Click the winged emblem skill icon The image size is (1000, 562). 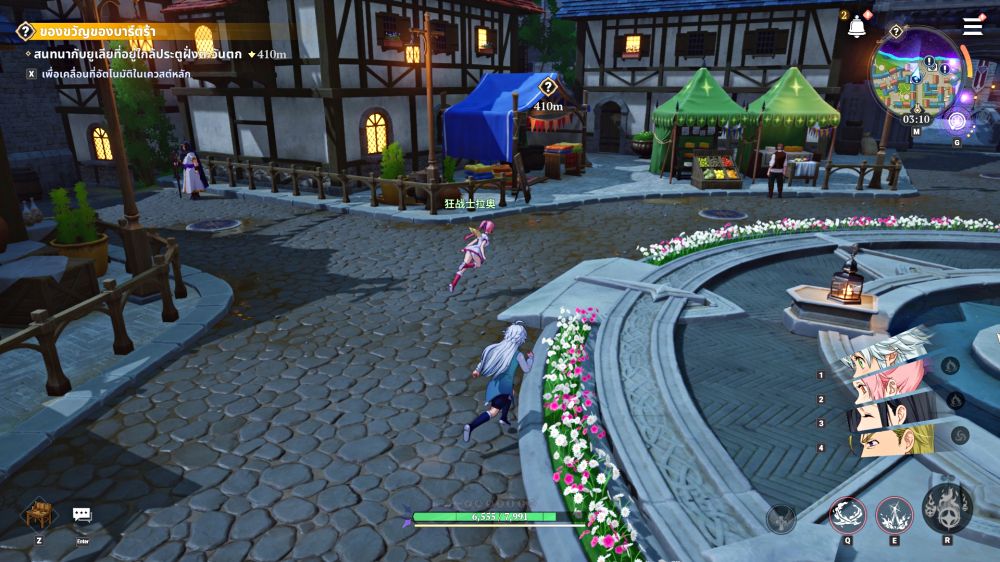pos(781,519)
